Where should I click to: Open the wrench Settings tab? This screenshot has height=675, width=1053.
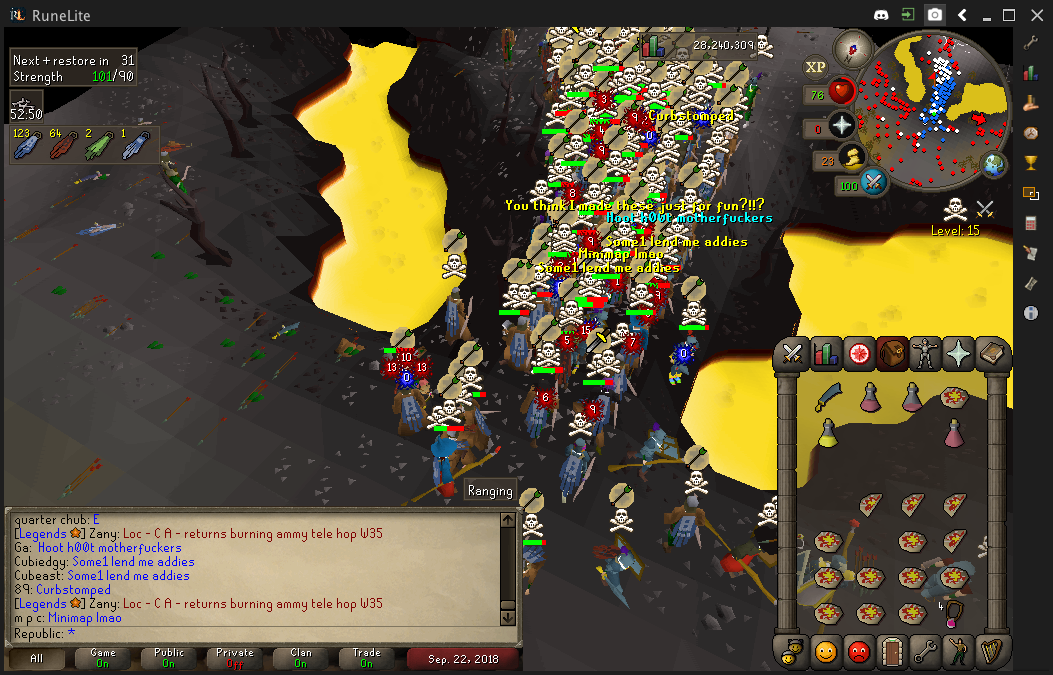coord(925,651)
